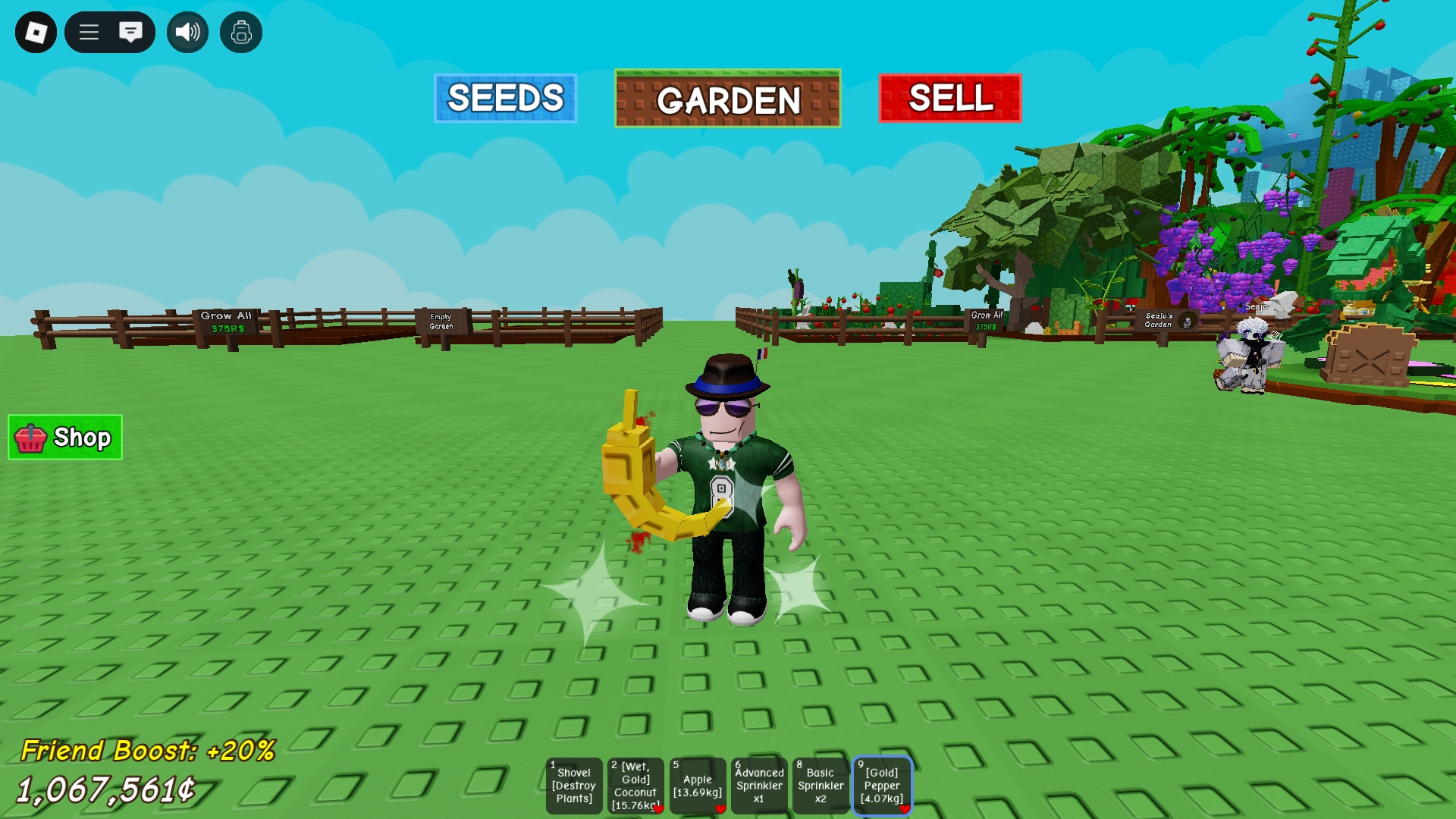
Task: Open the backpack inventory icon
Action: tap(240, 33)
